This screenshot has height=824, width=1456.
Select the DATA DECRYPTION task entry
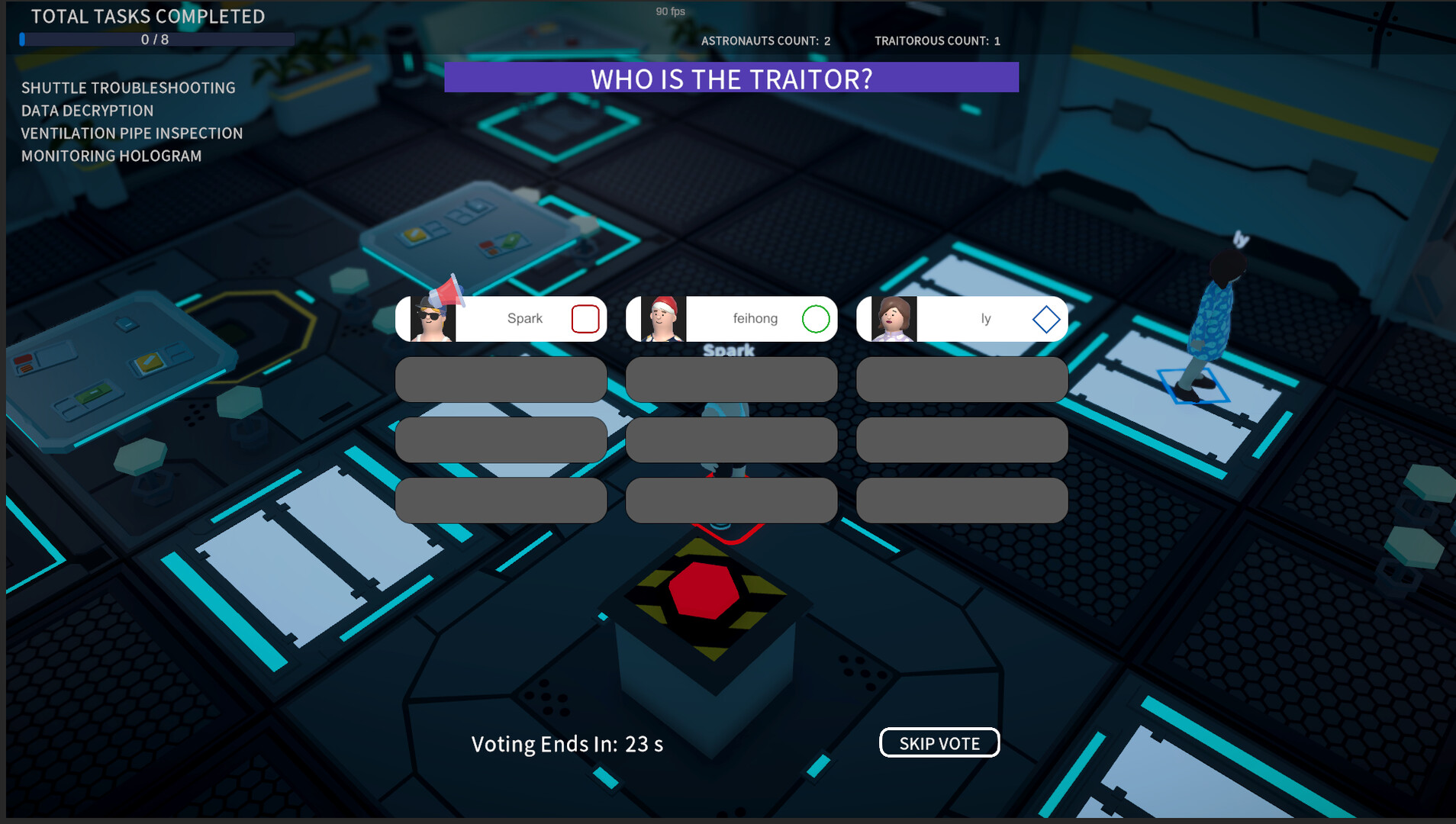[87, 110]
